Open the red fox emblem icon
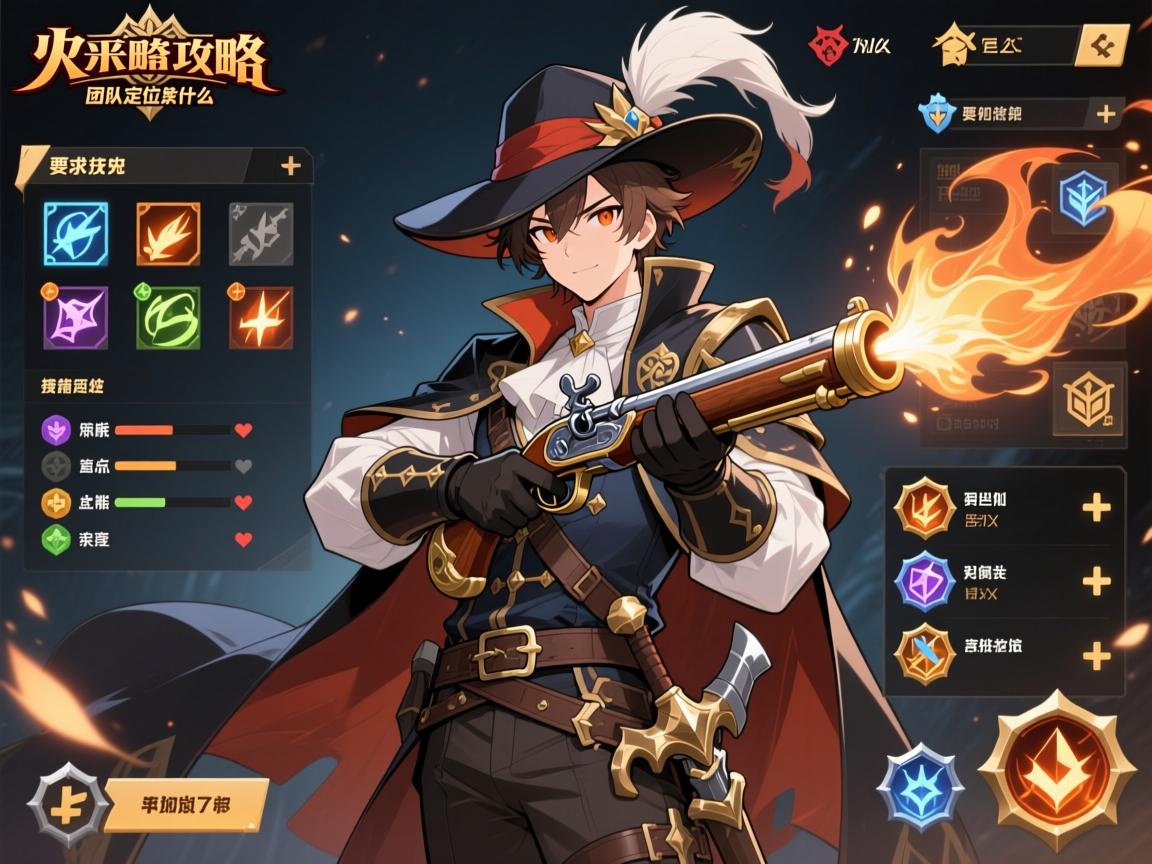The height and width of the screenshot is (864, 1152). pos(827,46)
